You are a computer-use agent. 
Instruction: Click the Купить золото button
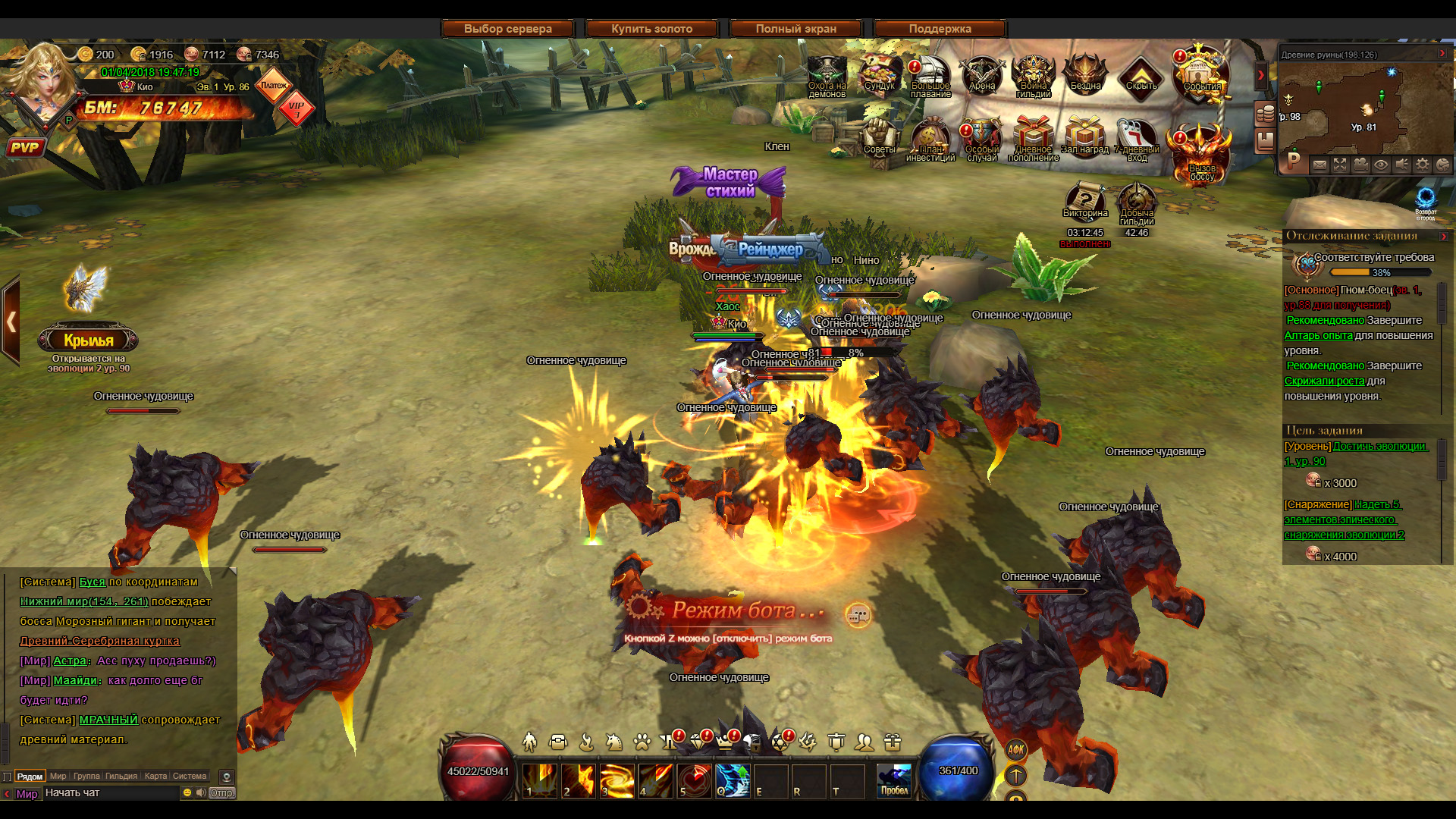pos(651,29)
